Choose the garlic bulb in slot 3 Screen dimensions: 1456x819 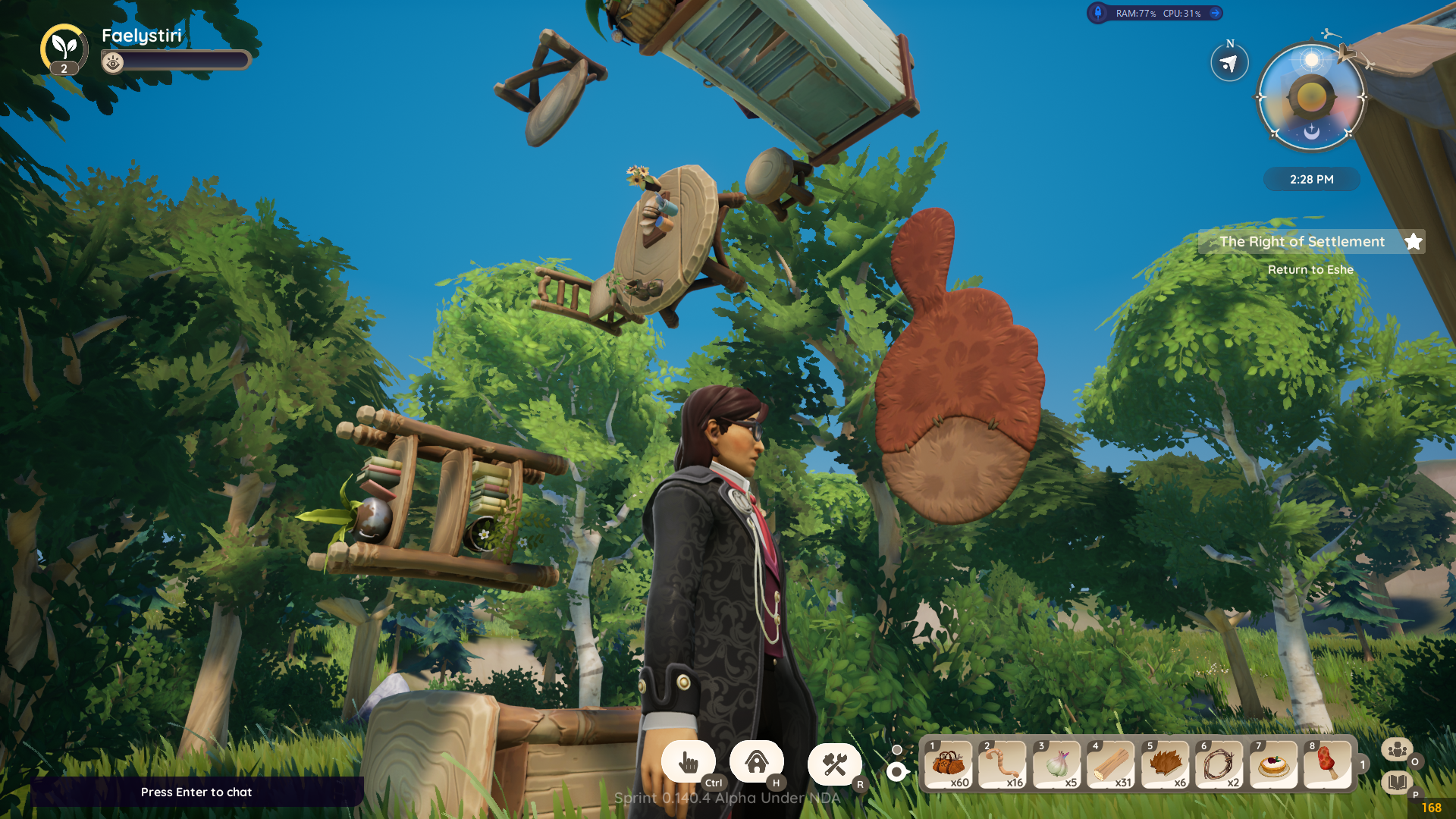[1056, 764]
